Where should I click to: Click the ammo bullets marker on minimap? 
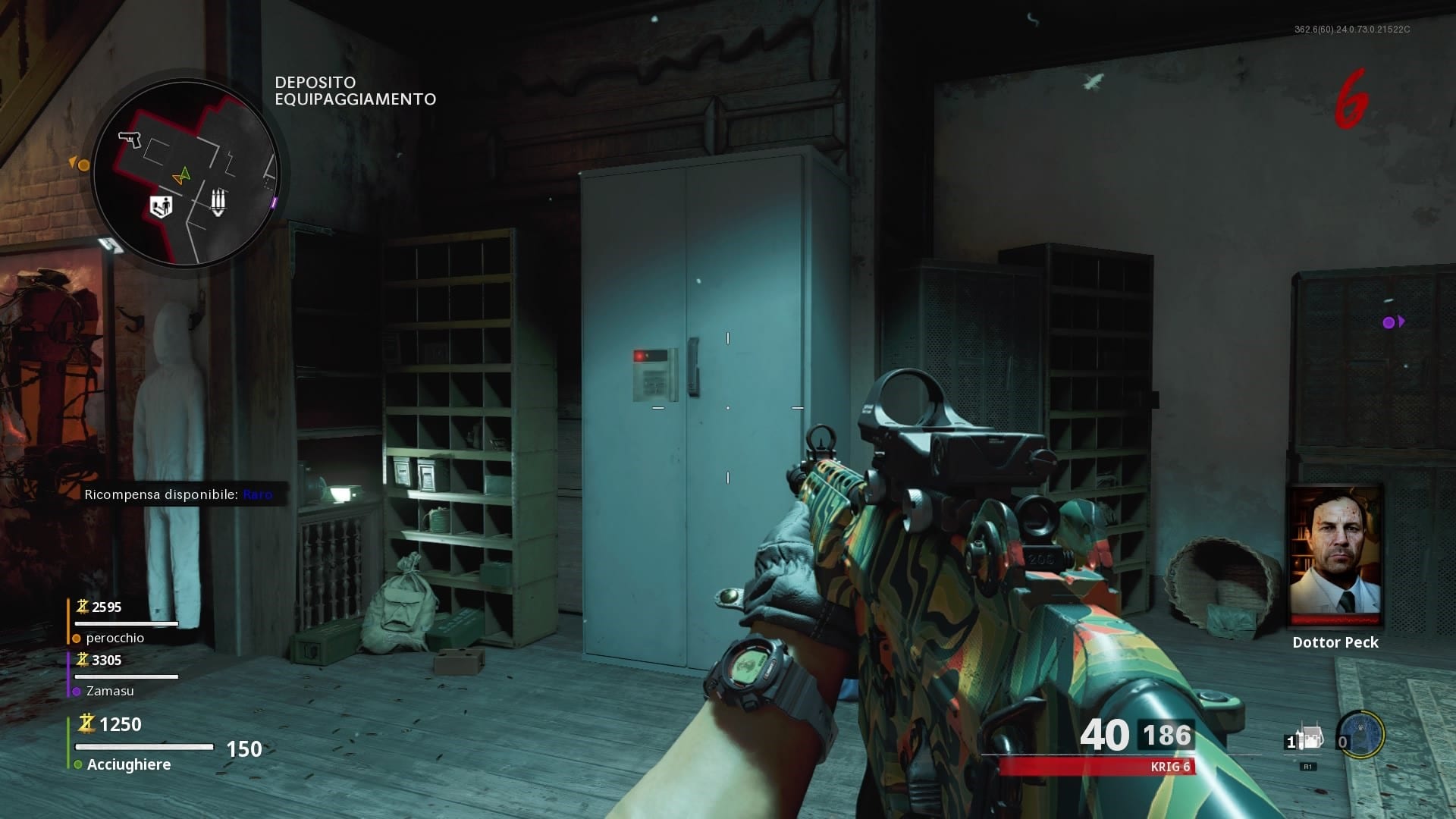click(218, 202)
